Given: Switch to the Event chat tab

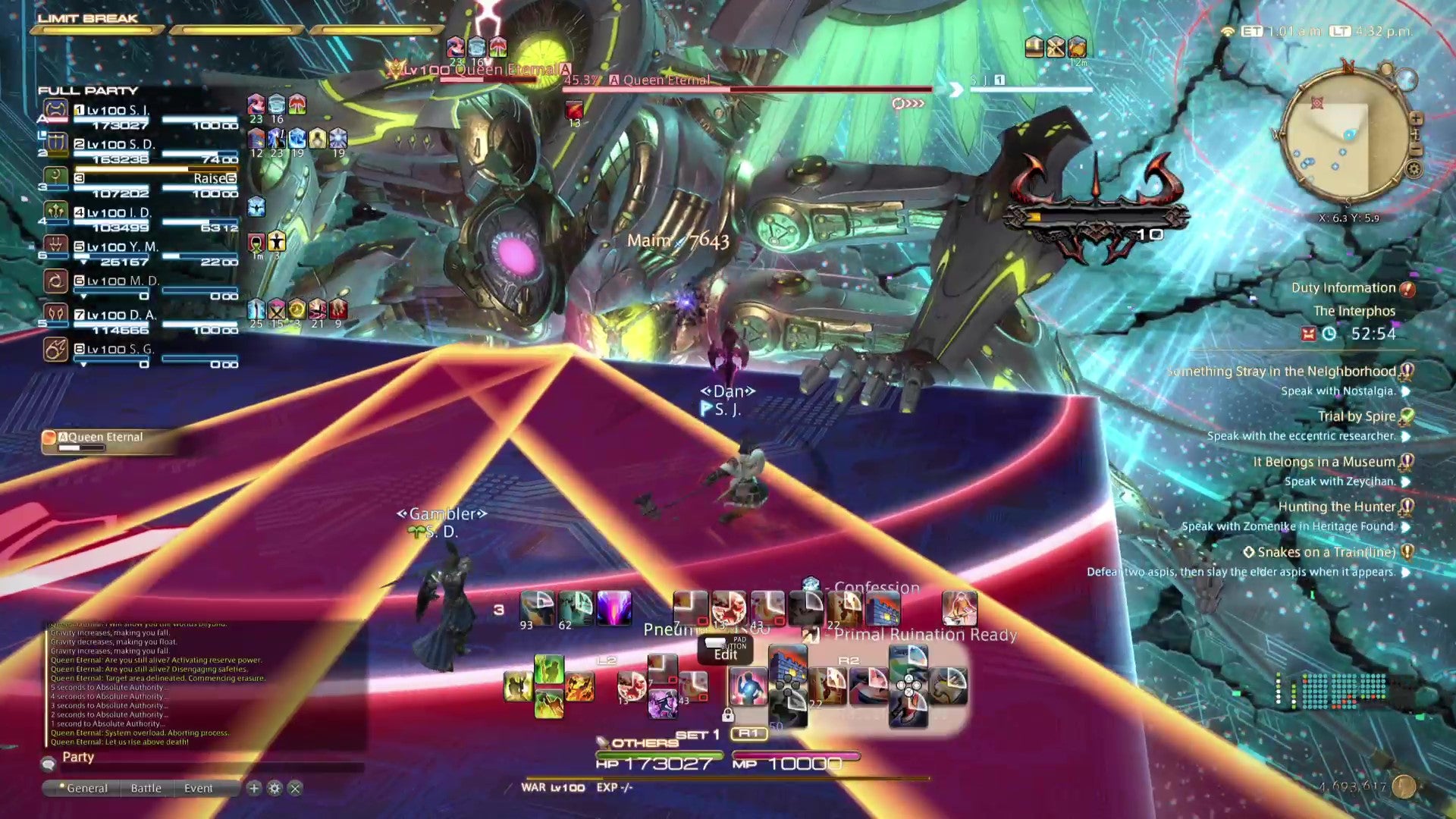Looking at the screenshot, I should click(199, 788).
